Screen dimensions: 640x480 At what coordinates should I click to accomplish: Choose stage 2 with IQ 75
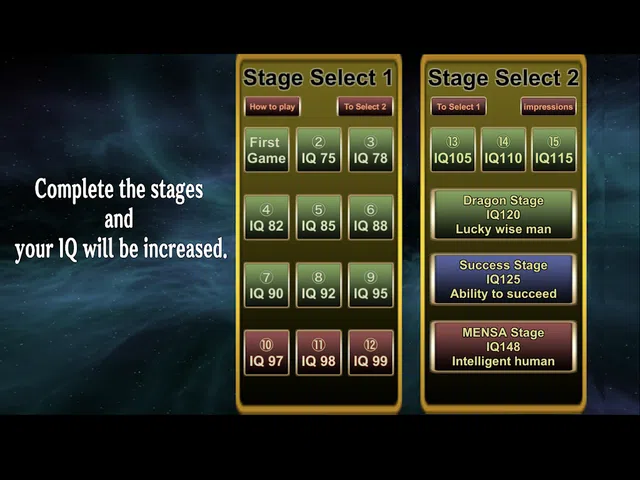pyautogui.click(x=319, y=150)
